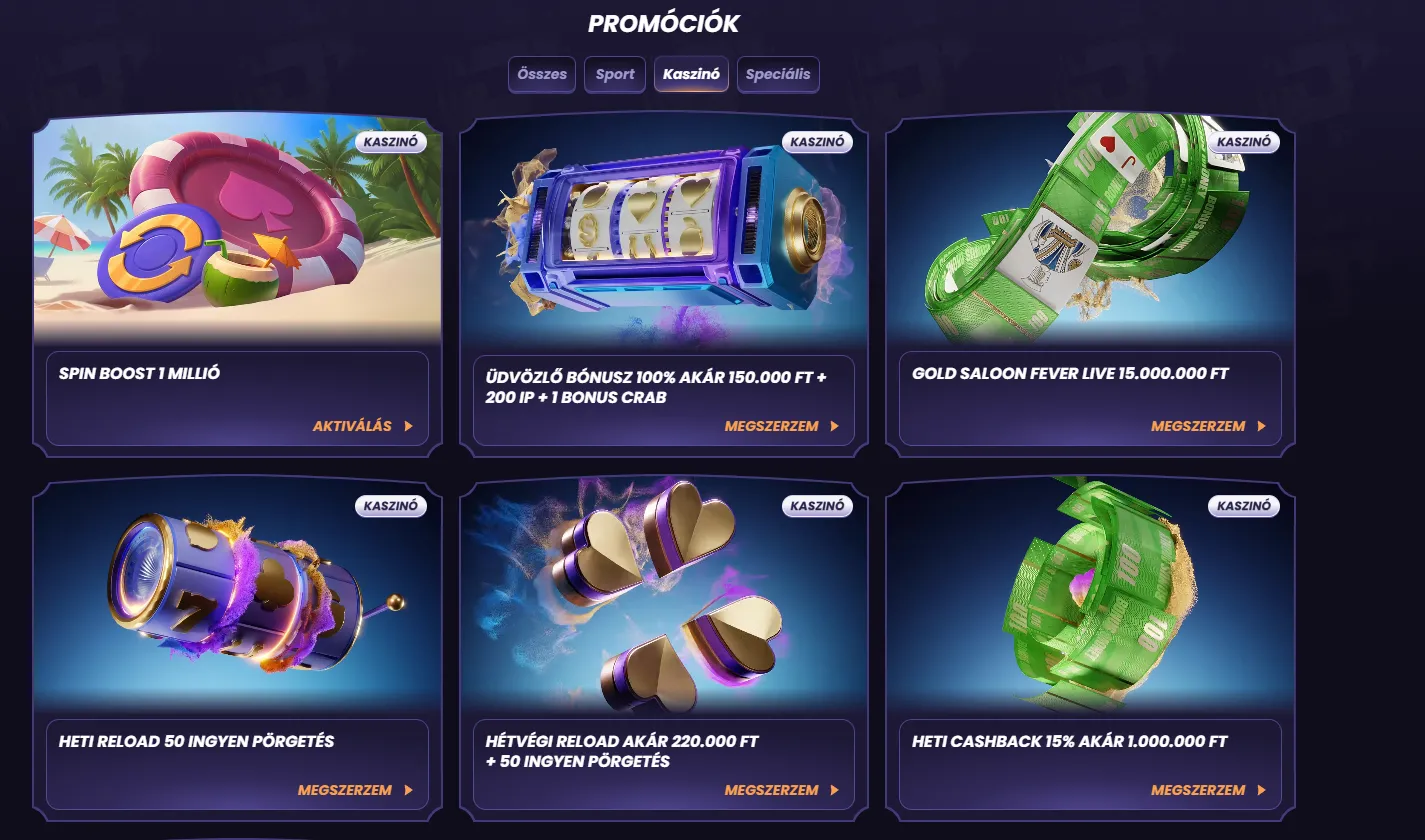
Task: Click the arrow icon on Heti Reload card
Action: (x=408, y=790)
